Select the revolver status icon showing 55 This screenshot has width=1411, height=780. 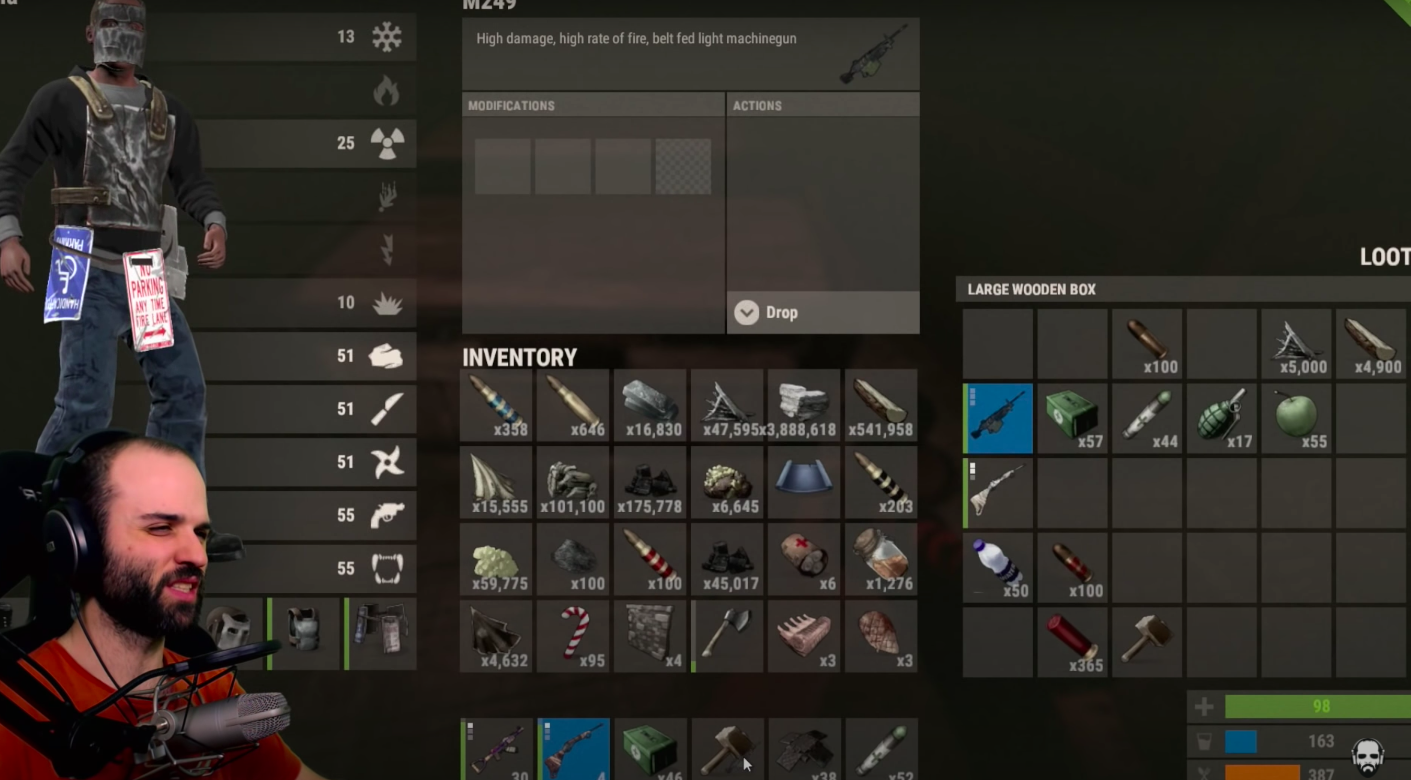point(388,515)
